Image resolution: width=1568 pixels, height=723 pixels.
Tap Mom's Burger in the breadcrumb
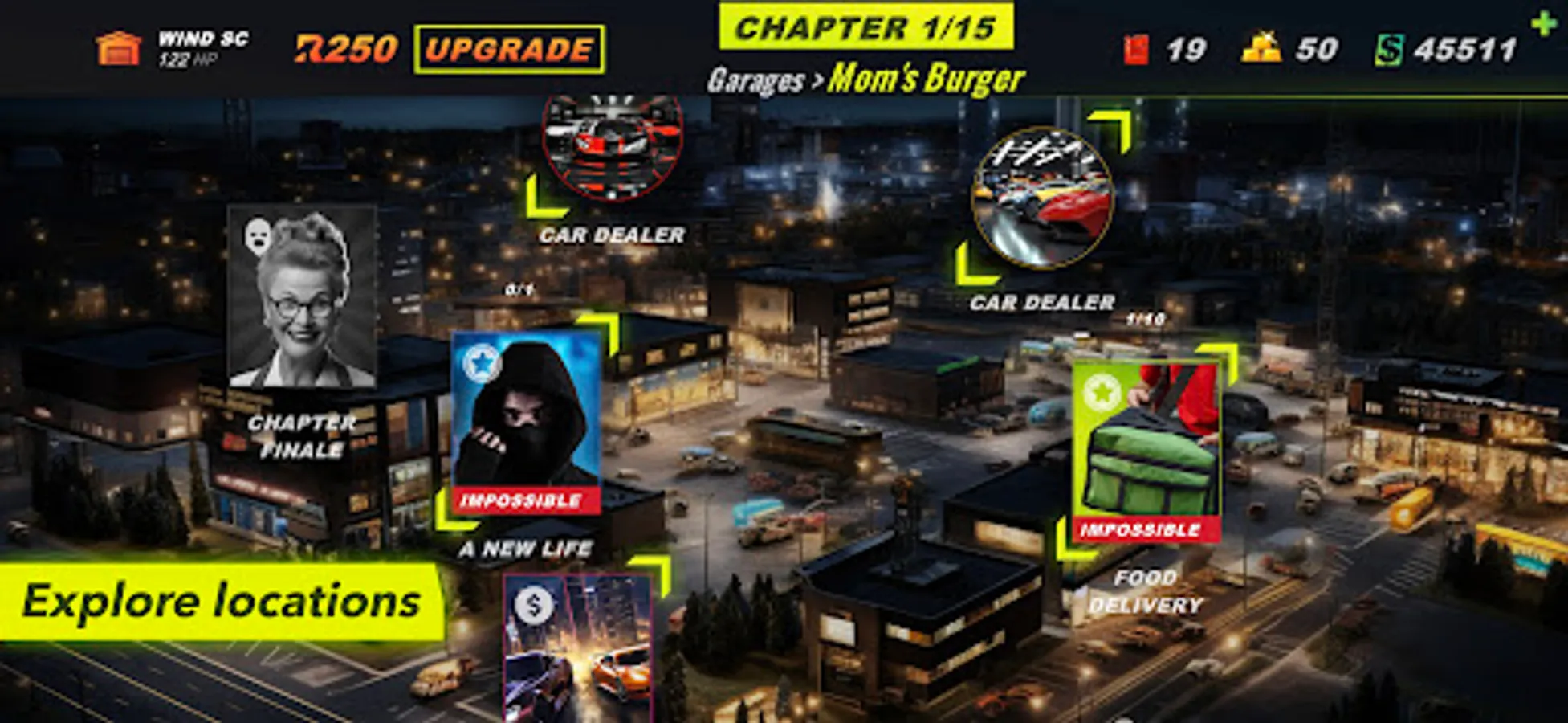click(x=927, y=78)
